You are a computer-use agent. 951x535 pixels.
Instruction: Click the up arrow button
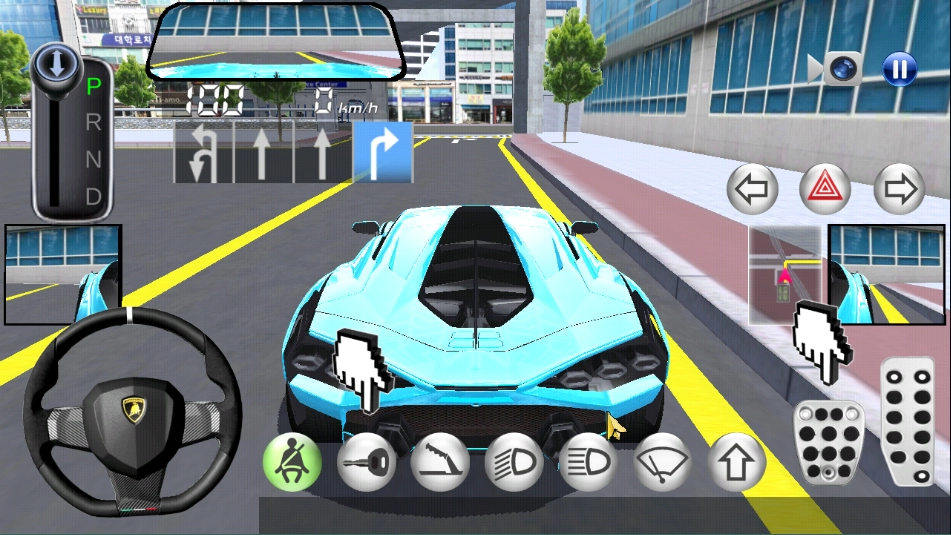coord(737,462)
